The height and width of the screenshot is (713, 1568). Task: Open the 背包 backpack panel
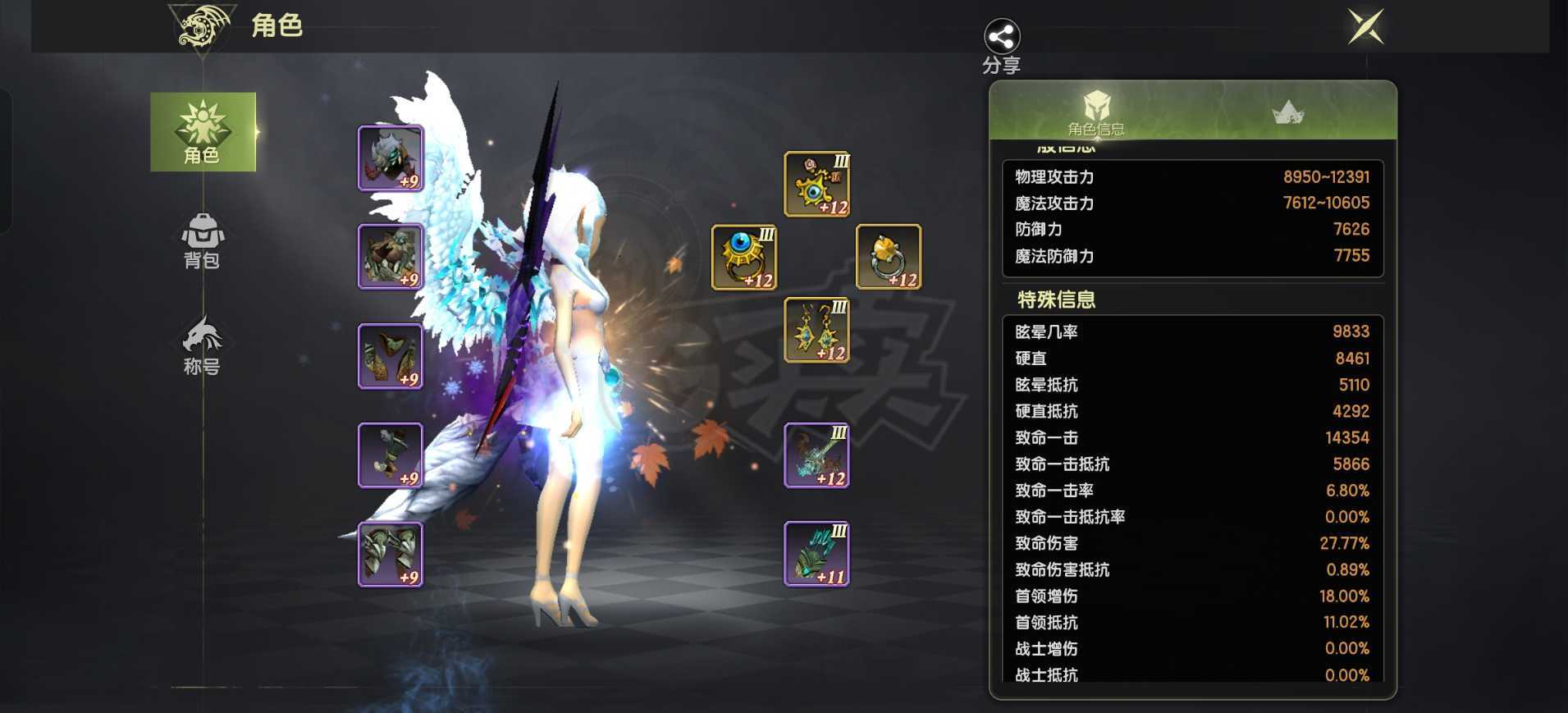click(202, 244)
